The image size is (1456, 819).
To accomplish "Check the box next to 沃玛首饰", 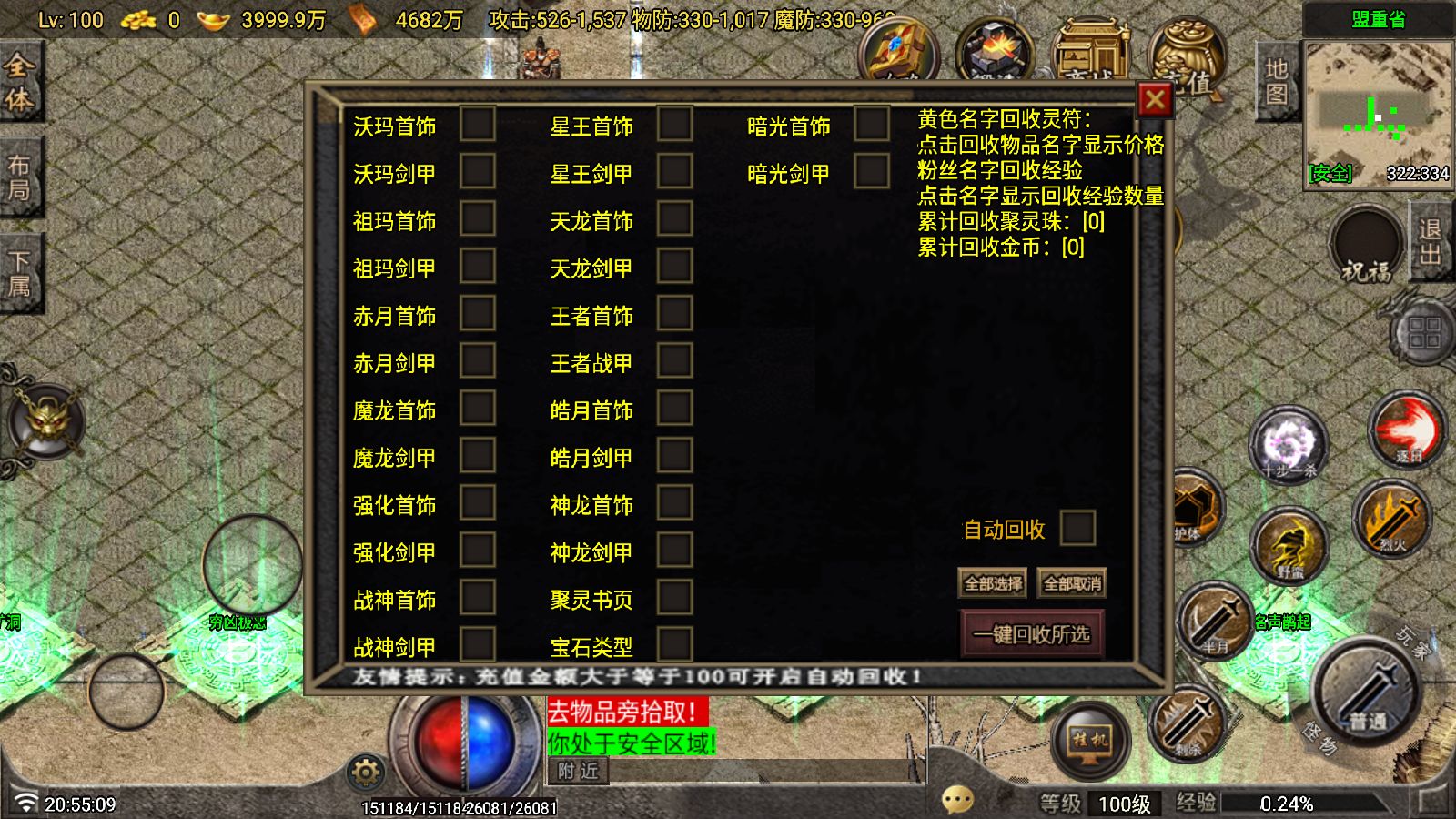I will 476,126.
